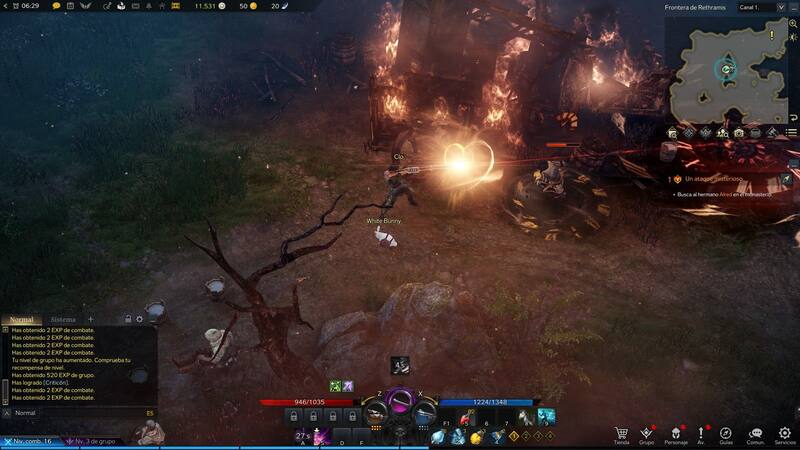The width and height of the screenshot is (800, 450).
Task: Toggle the chat window lock
Action: pyautogui.click(x=128, y=319)
